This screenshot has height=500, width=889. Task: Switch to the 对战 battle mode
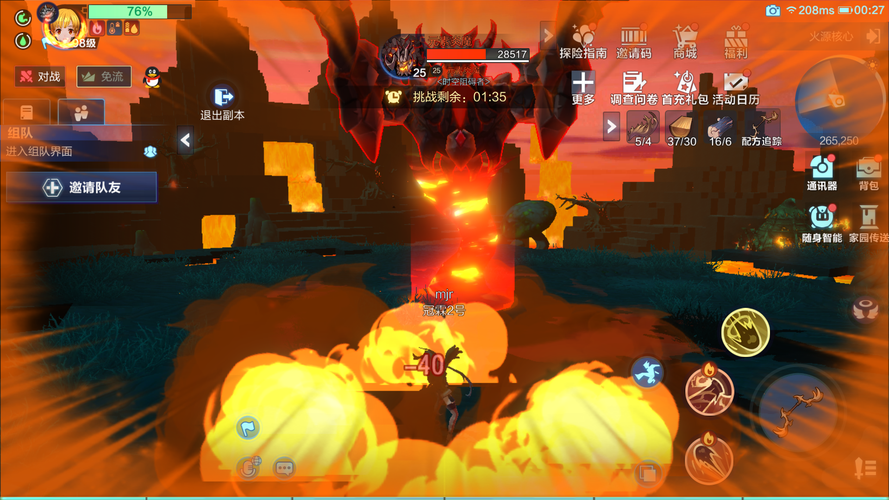[39, 77]
